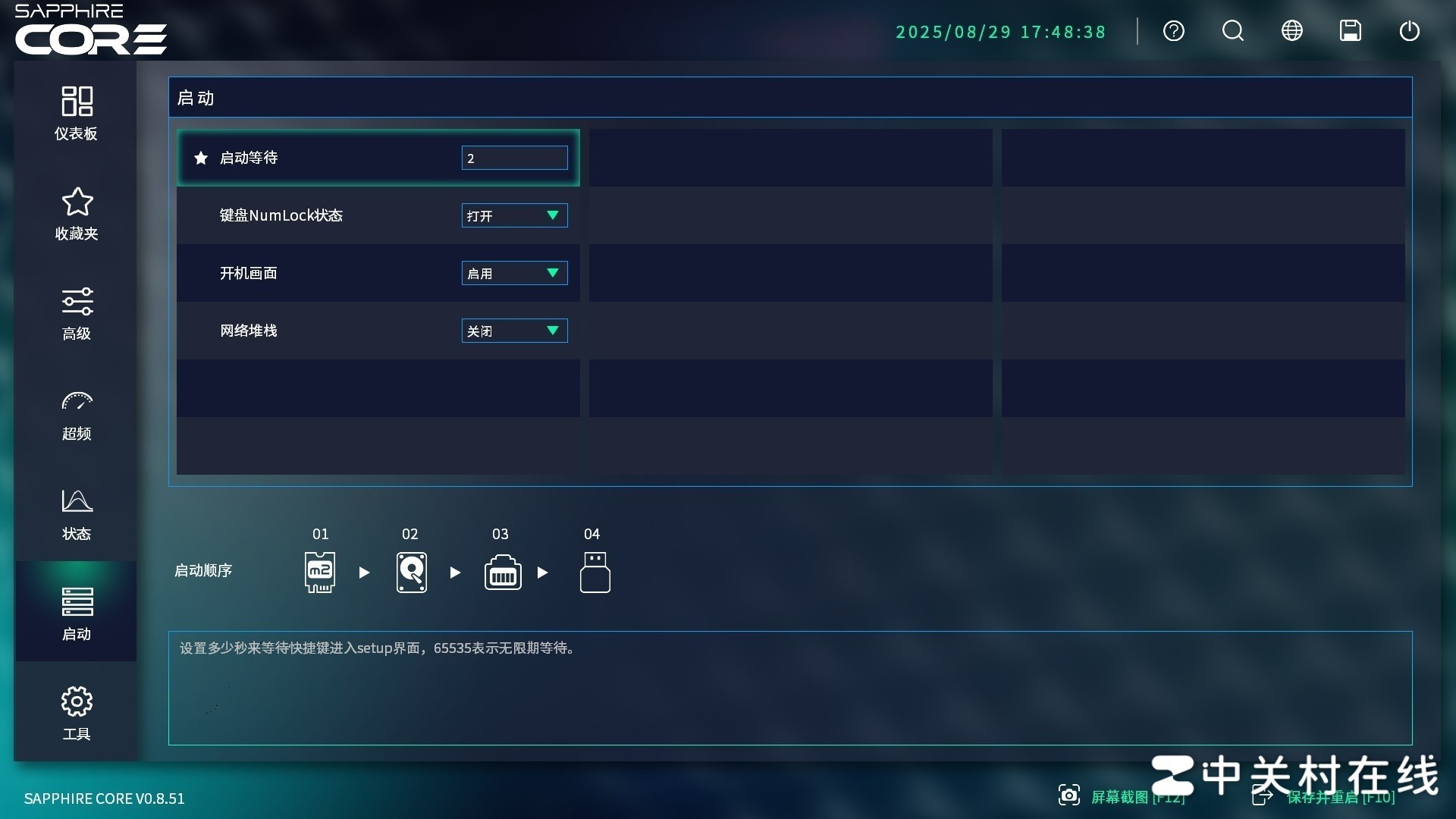The image size is (1456, 819).
Task: Open the search icon in the top bar
Action: point(1232,31)
